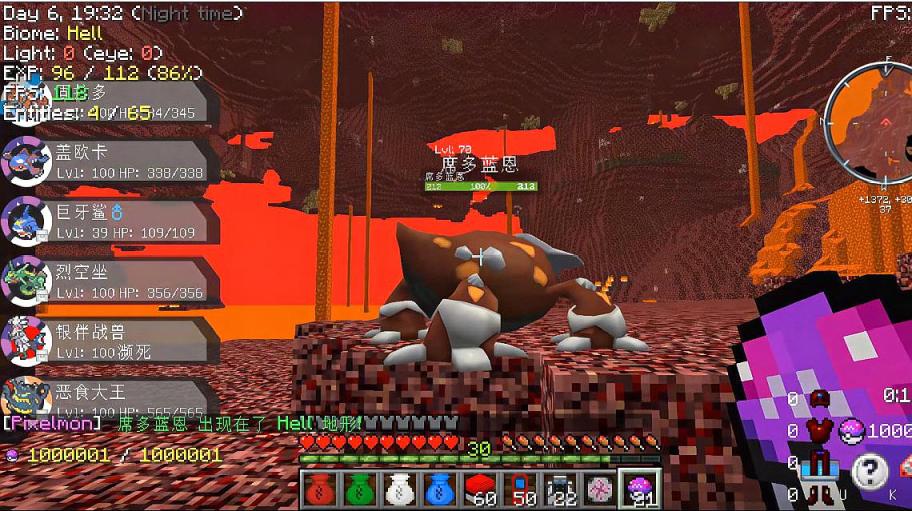Screen dimensions: 912x511
Task: Click the red helmet armor status icon
Action: click(x=822, y=400)
